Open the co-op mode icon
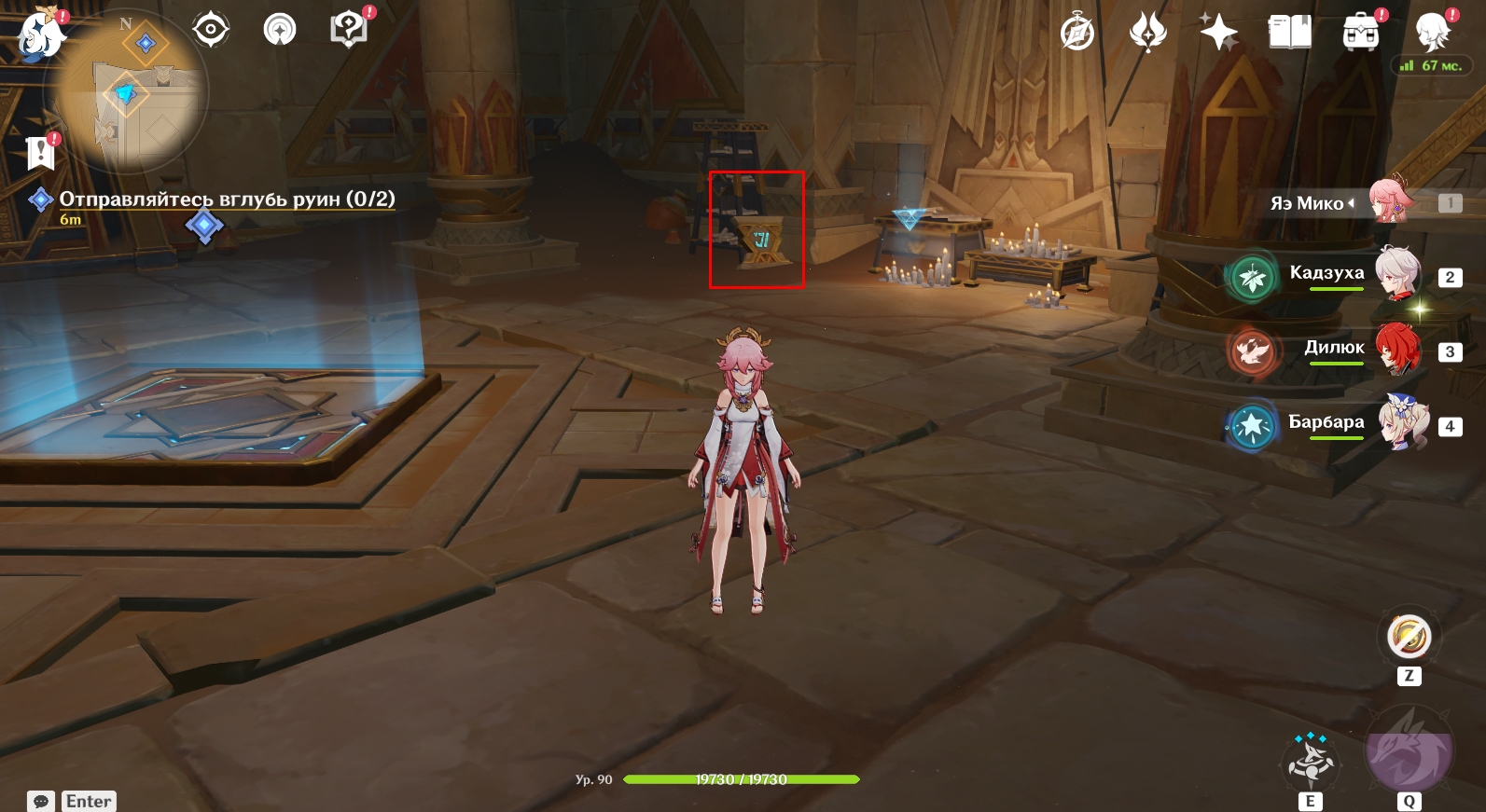Image resolution: width=1486 pixels, height=812 pixels. 280,30
